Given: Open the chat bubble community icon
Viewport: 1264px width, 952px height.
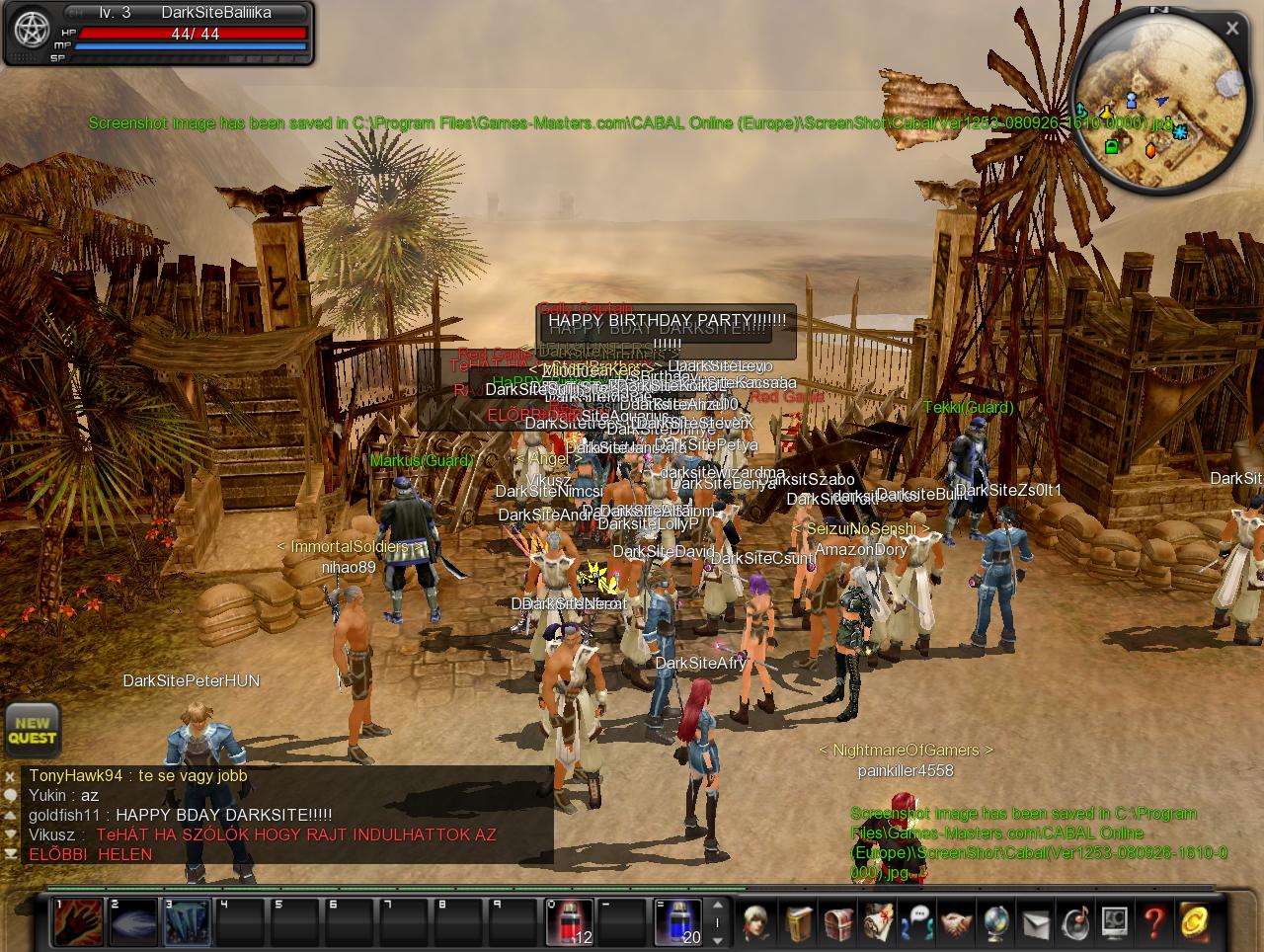Looking at the screenshot, I should [917, 922].
